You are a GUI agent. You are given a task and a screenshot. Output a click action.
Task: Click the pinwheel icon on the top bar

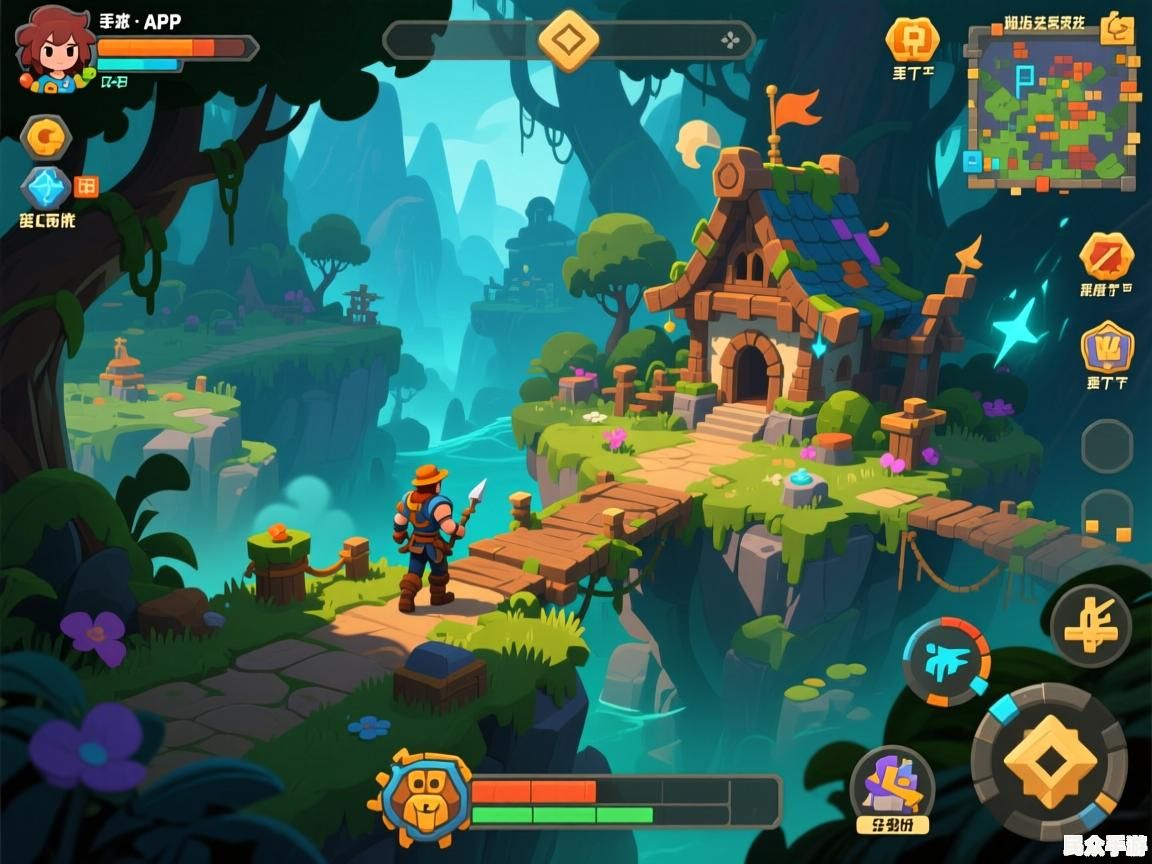pyautogui.click(x=731, y=41)
